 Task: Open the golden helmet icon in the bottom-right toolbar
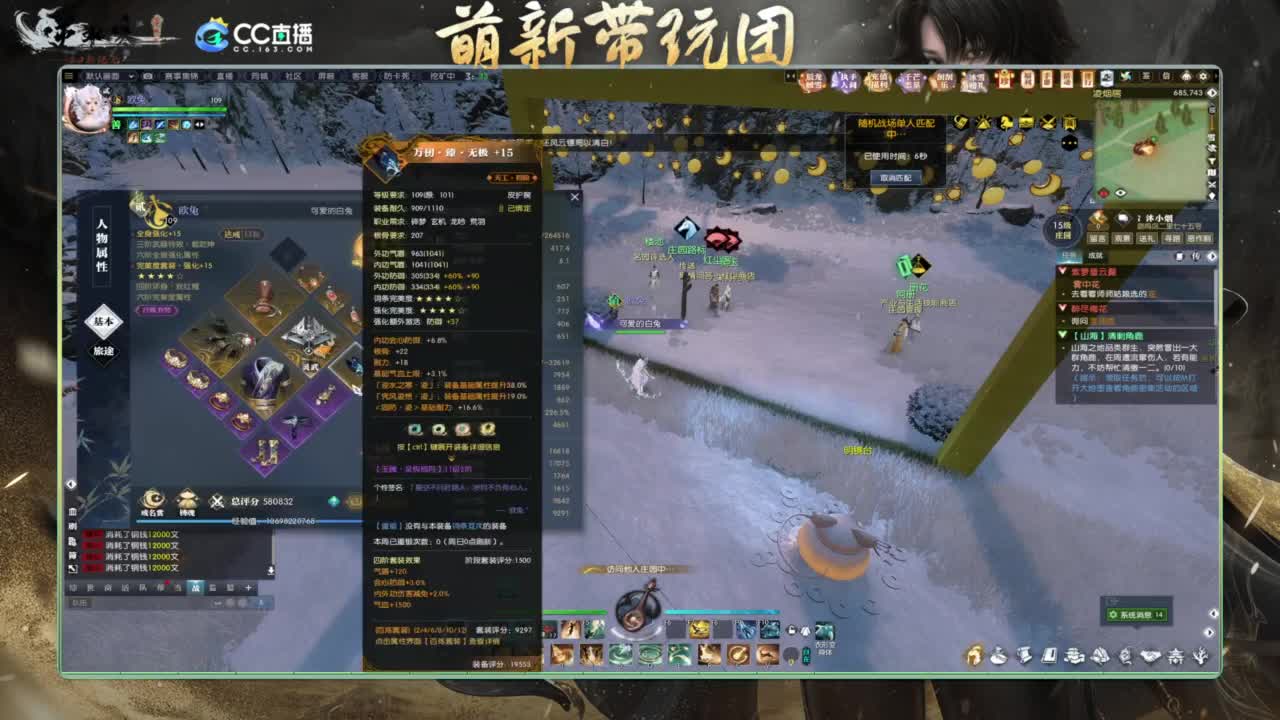click(973, 656)
